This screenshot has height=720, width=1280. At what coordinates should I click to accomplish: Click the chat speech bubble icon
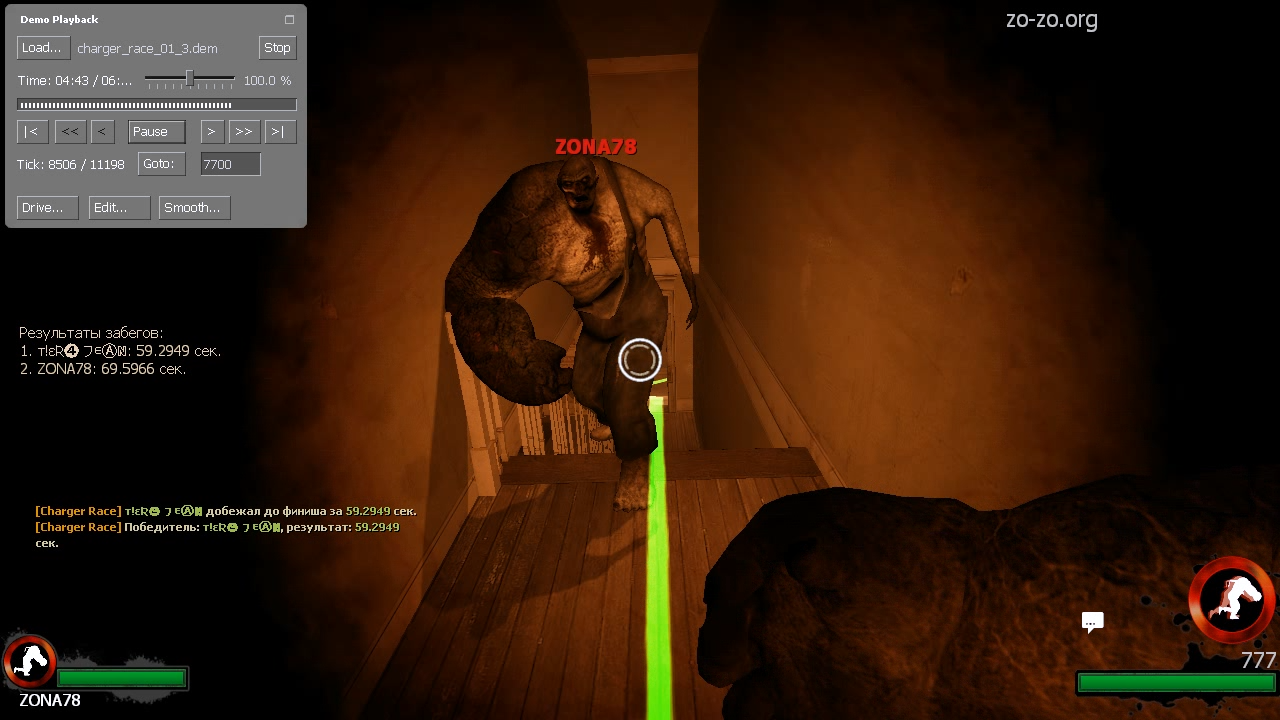(1092, 622)
